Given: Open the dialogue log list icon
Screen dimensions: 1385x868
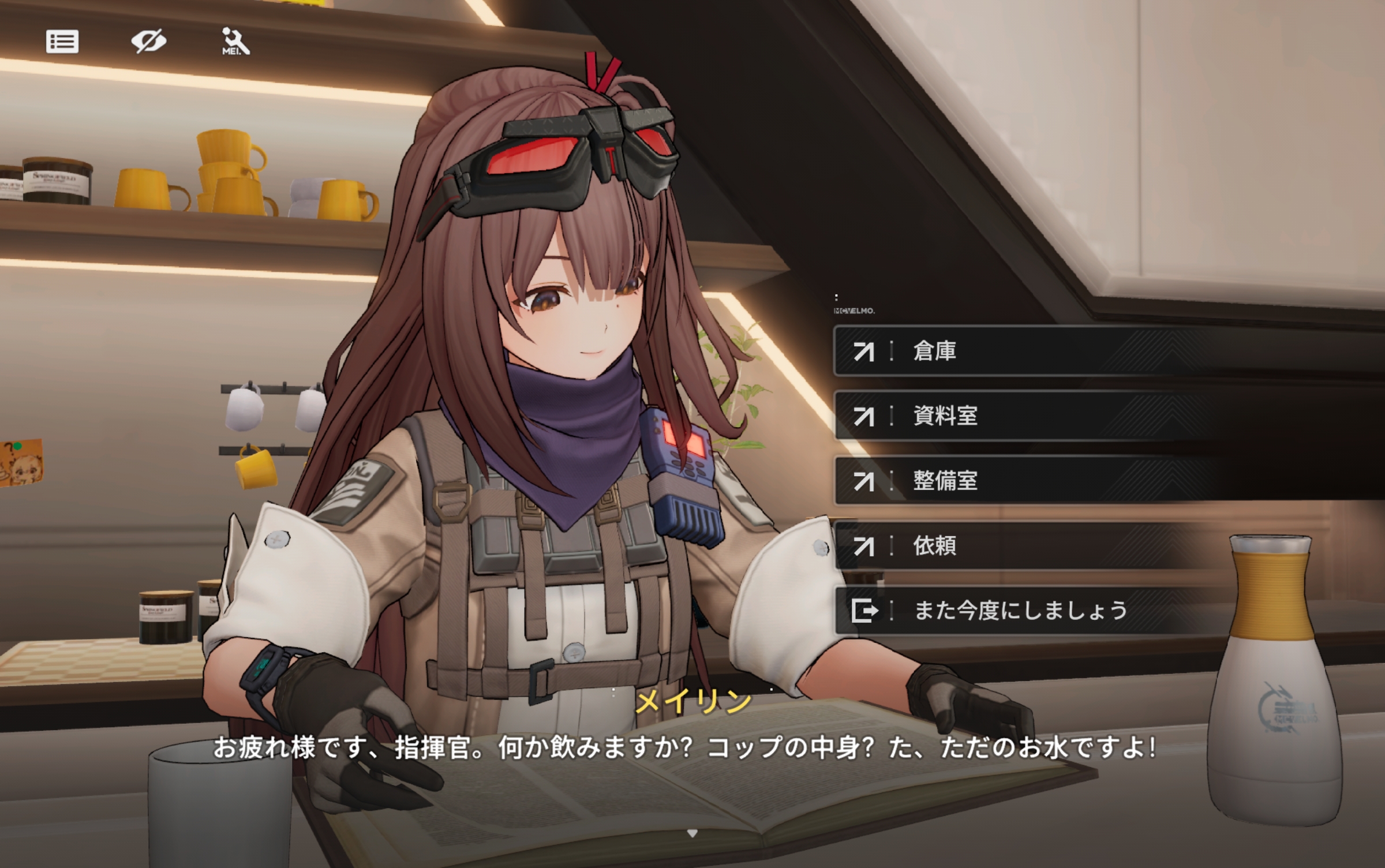Looking at the screenshot, I should coord(62,42).
